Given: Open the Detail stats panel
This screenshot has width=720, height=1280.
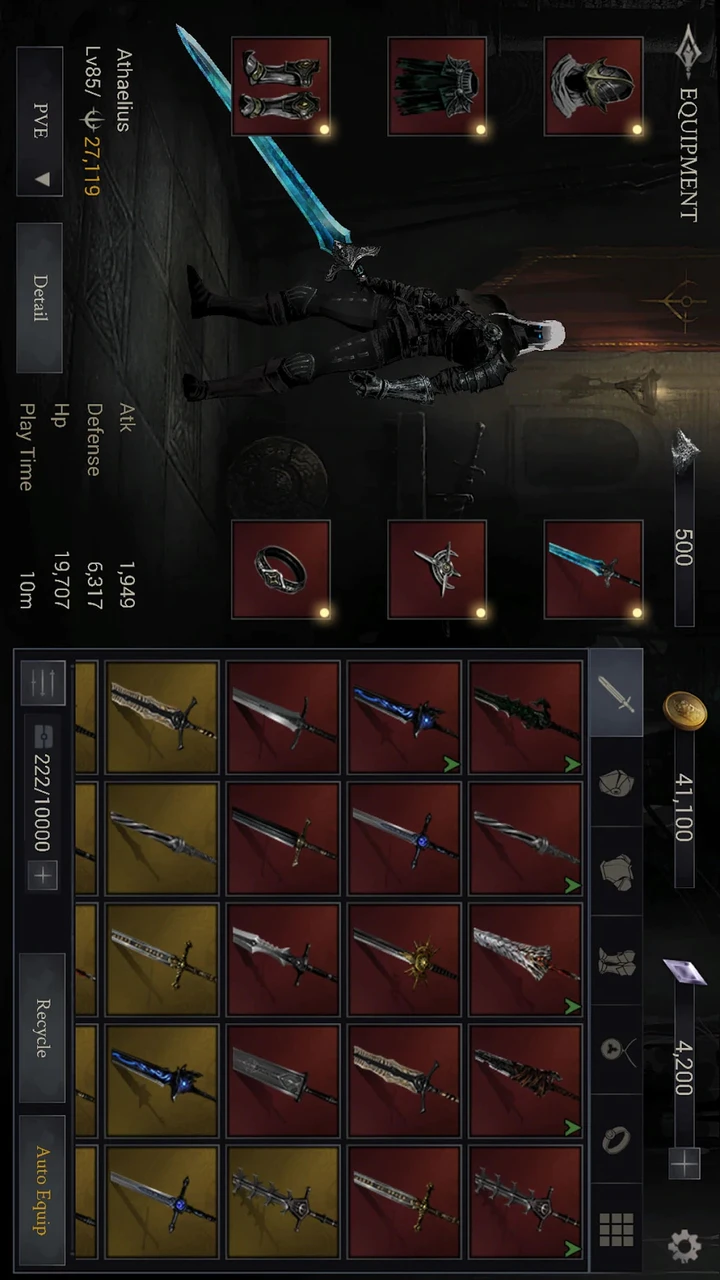Looking at the screenshot, I should pos(40,297).
